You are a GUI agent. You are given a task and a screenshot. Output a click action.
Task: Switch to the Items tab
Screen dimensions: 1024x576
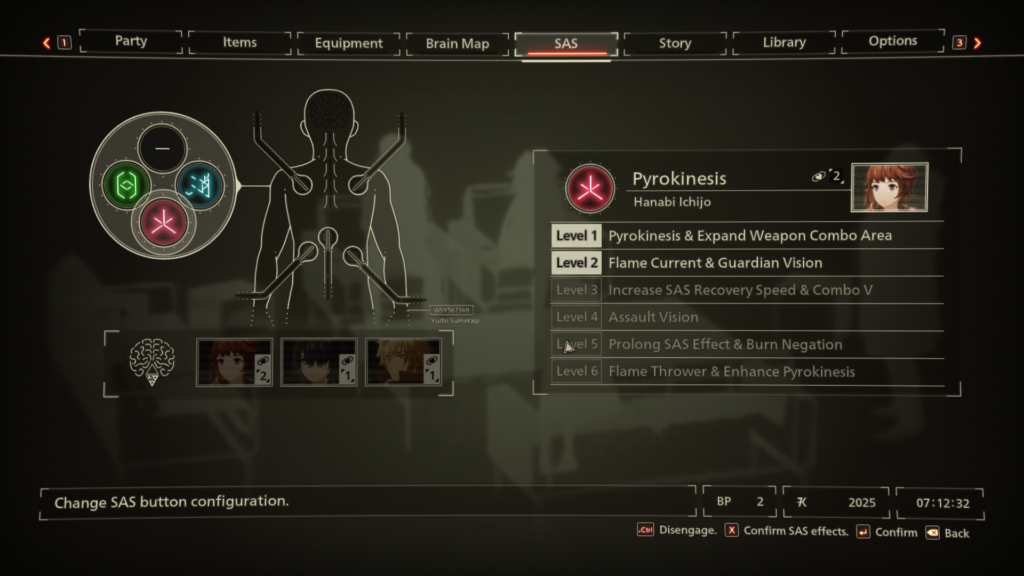point(240,43)
